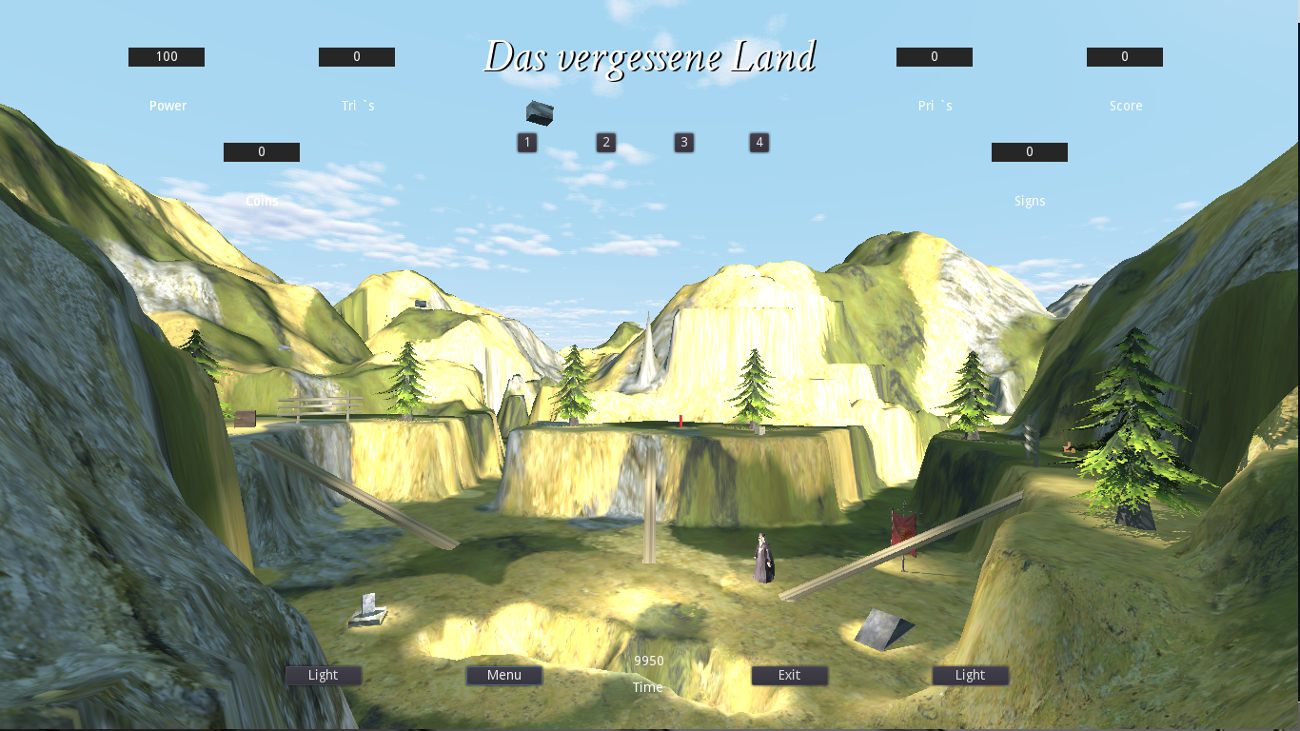Click the Das vergessene Land title
This screenshot has width=1300, height=731.
[x=650, y=58]
